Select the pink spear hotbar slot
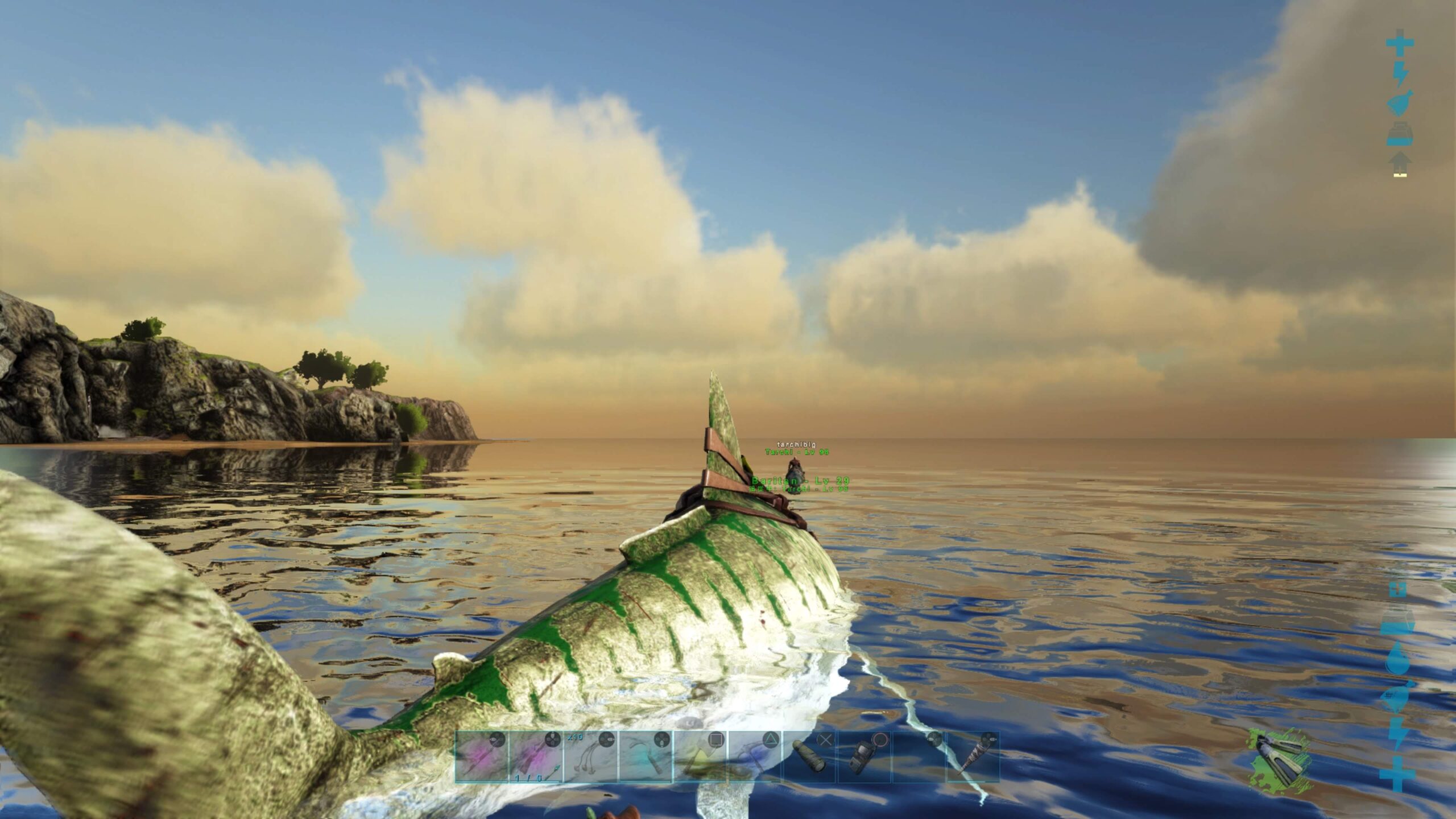The width and height of the screenshot is (1456, 819). point(481,757)
